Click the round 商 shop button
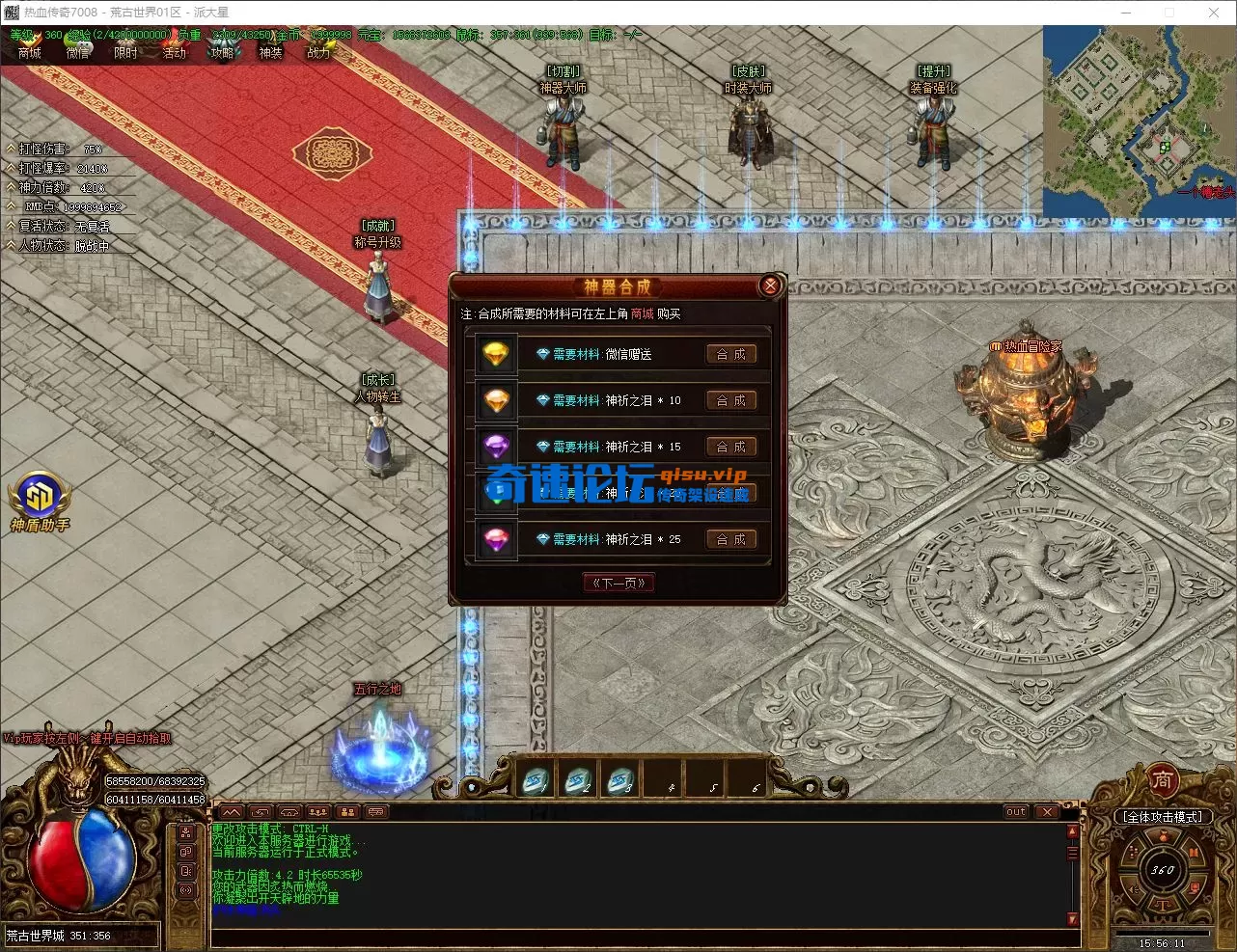Screen dimensions: 1237x952 [1162, 778]
